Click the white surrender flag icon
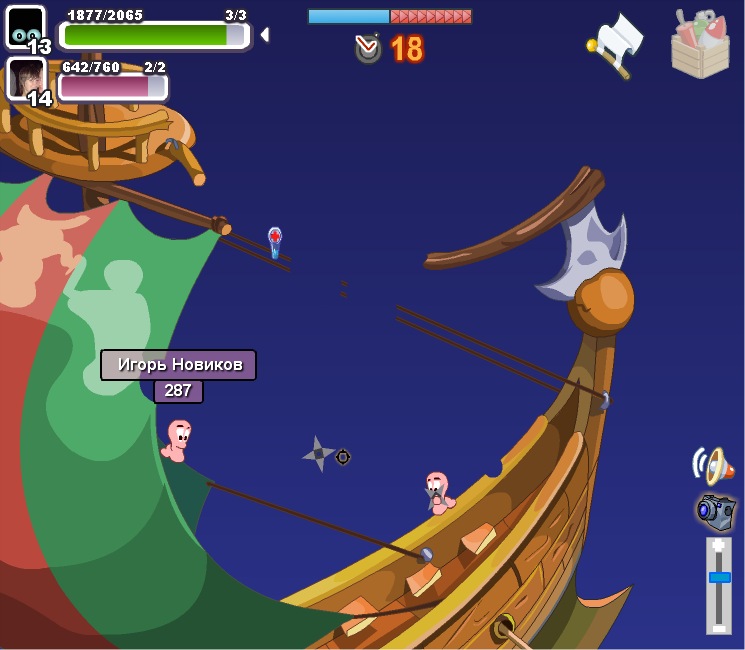This screenshot has height=650, width=745. point(617,43)
